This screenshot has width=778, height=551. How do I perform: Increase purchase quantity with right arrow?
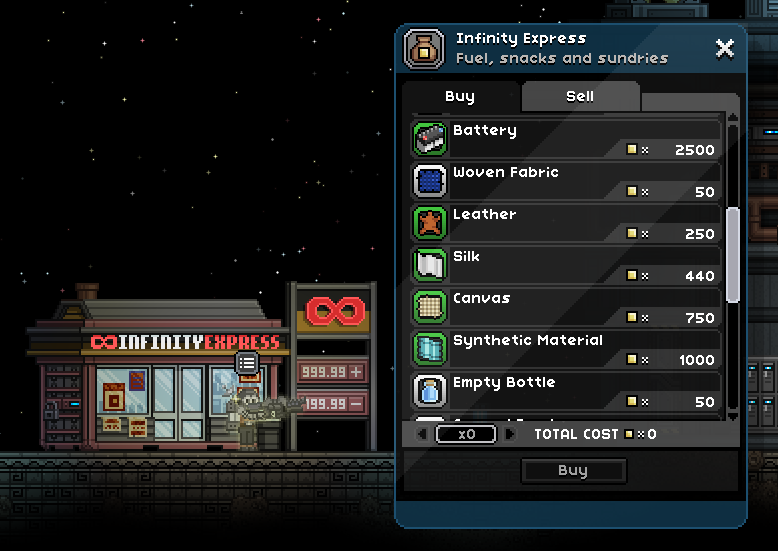pyautogui.click(x=511, y=435)
